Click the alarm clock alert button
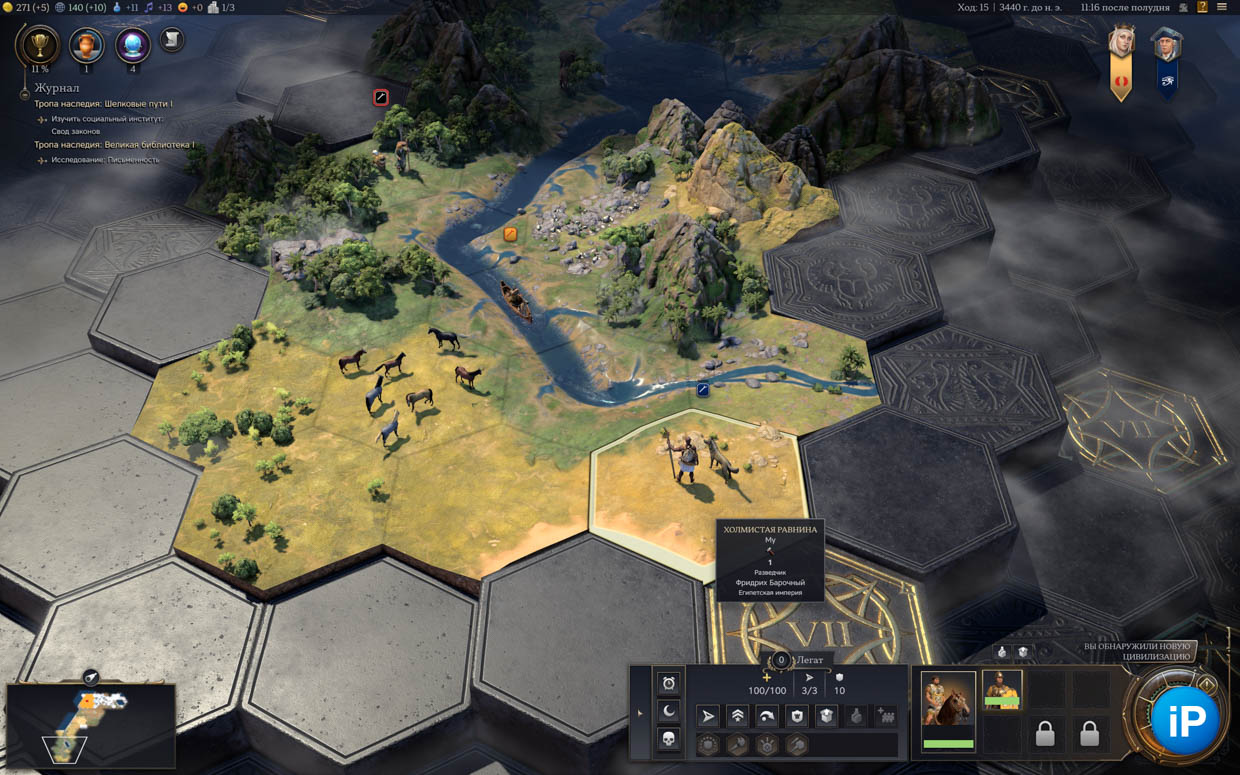1240x775 pixels. [669, 683]
